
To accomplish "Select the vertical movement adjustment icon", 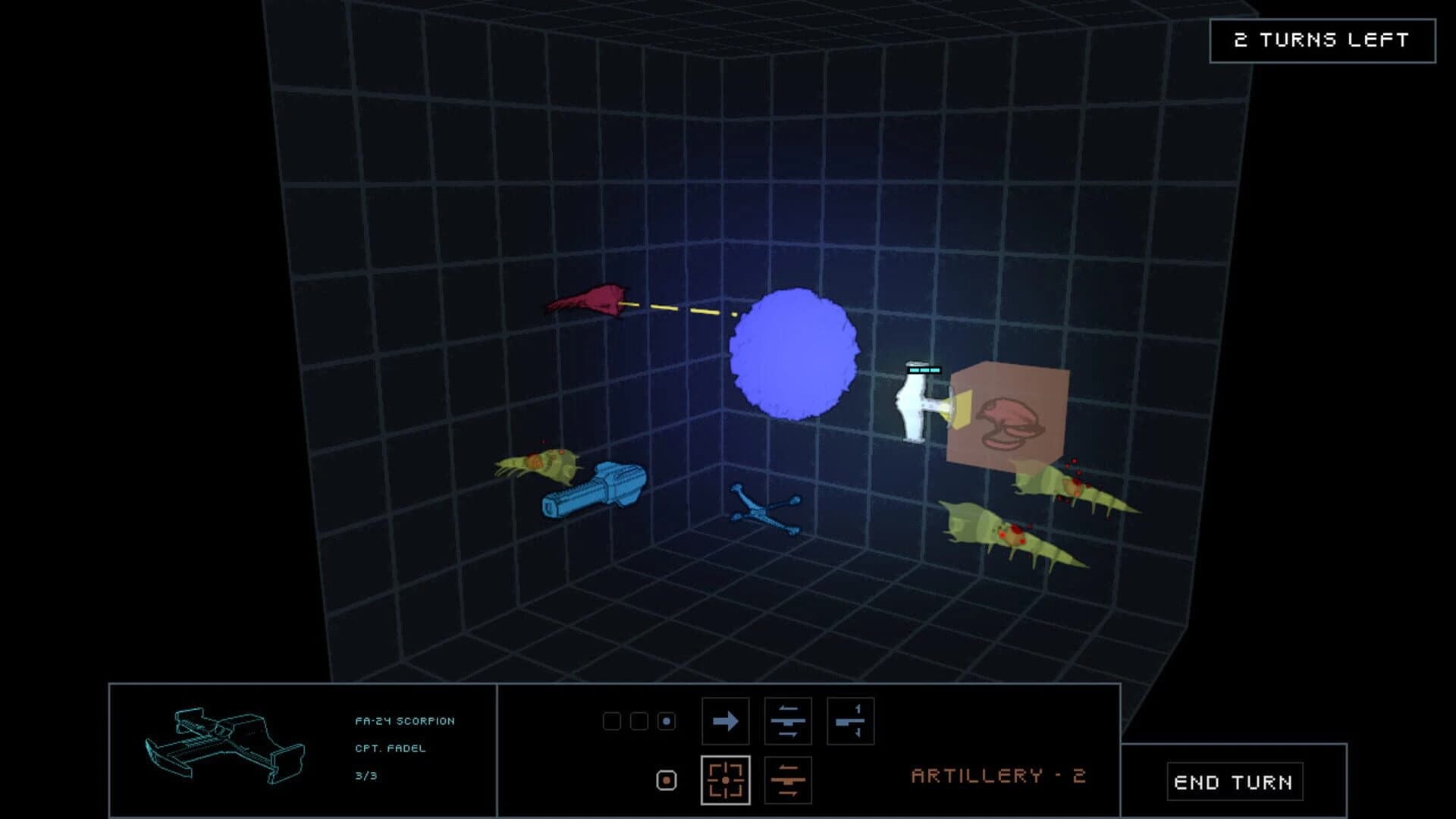I will tap(851, 721).
